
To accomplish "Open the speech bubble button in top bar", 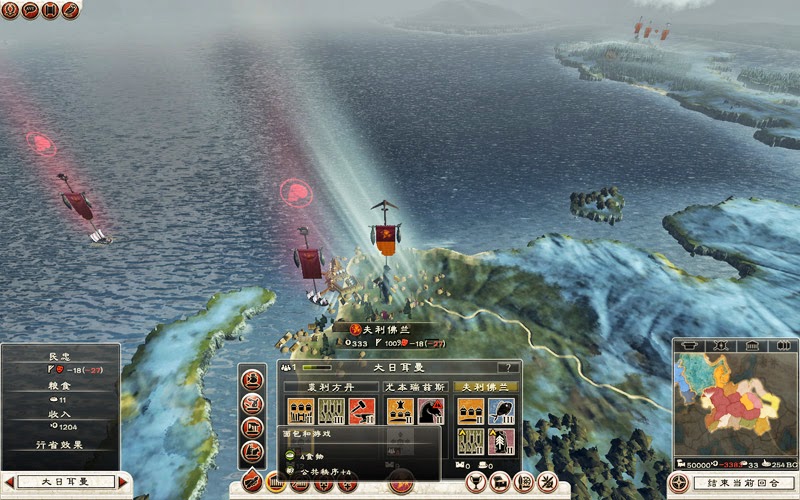I will (x=29, y=10).
